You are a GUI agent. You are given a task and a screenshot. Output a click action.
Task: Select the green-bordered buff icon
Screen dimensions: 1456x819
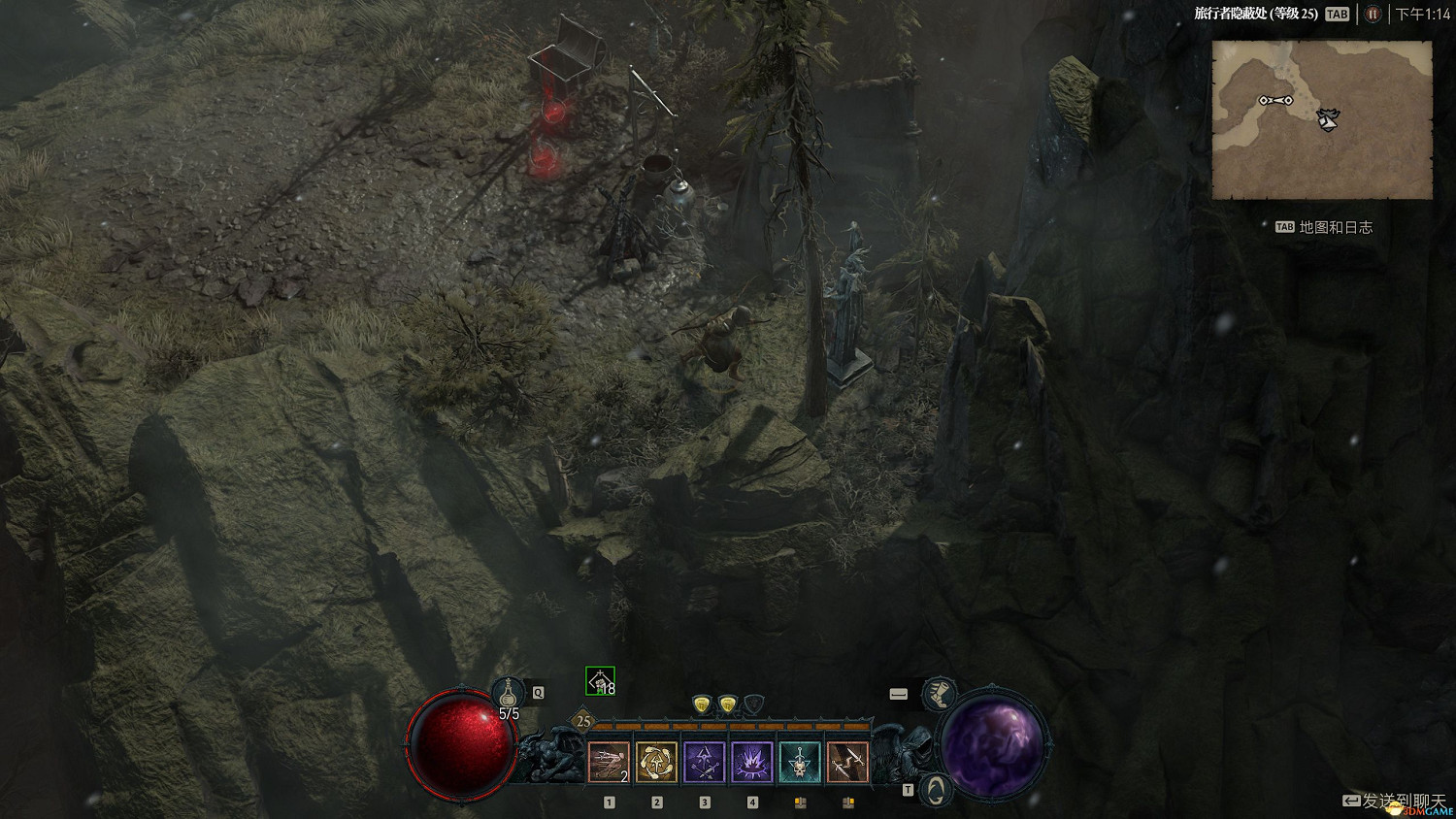pyautogui.click(x=600, y=682)
